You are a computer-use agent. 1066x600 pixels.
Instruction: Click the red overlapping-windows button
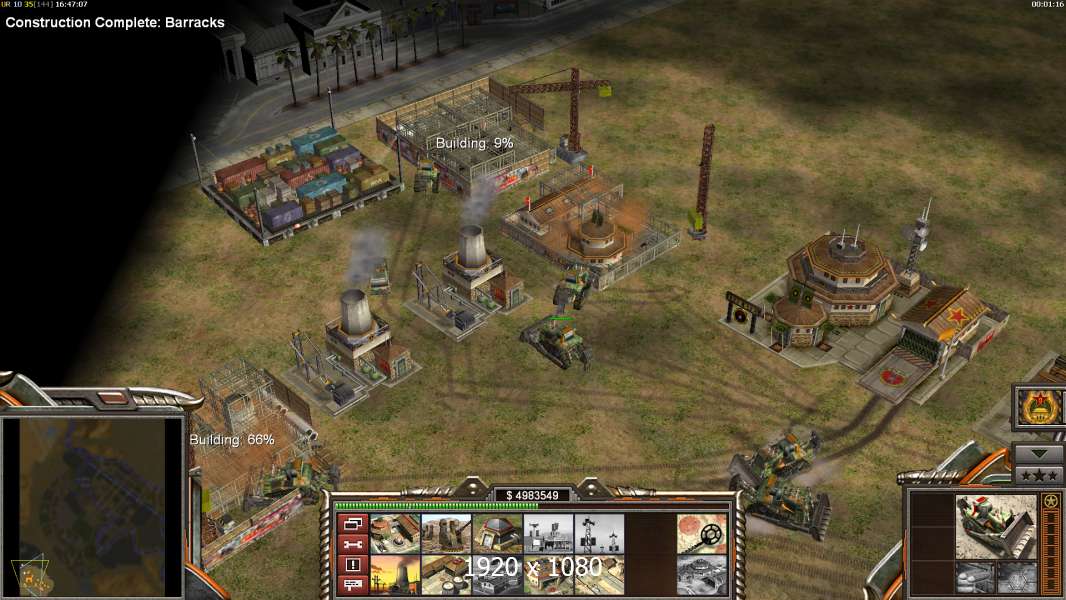click(352, 524)
